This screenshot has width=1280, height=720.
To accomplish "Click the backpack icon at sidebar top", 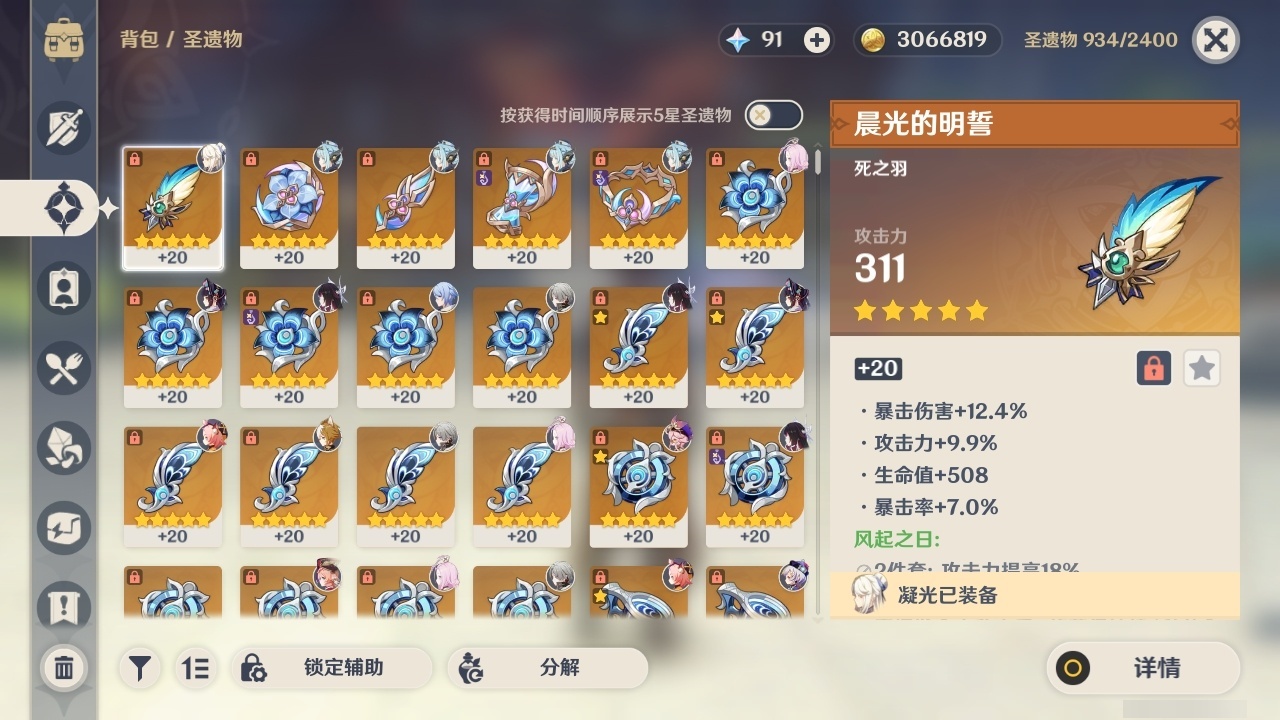I will pos(63,40).
